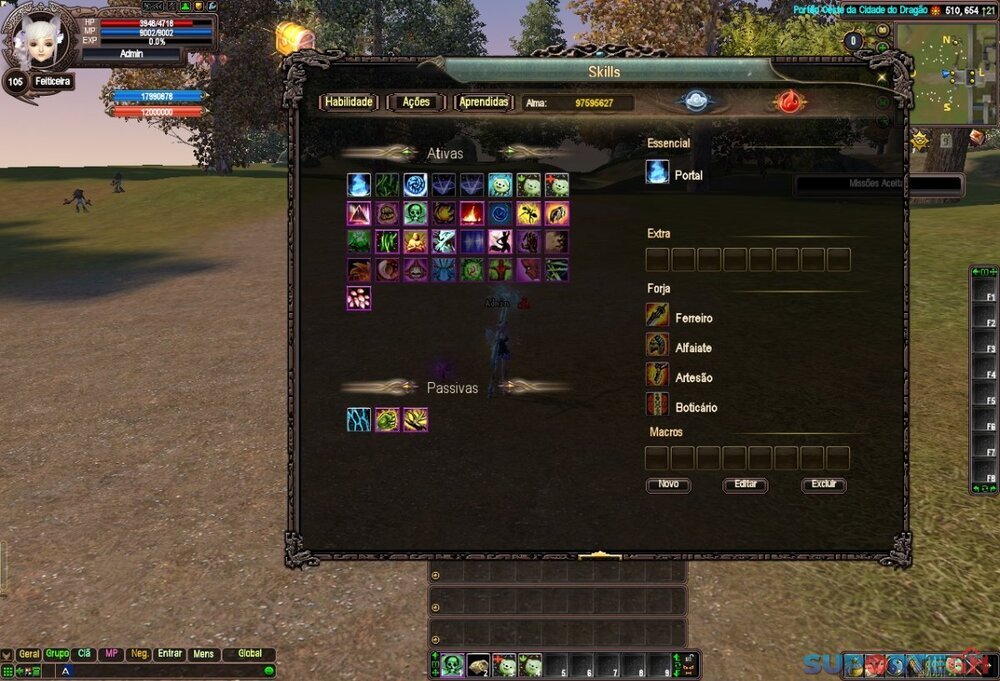Image resolution: width=1000 pixels, height=681 pixels.
Task: Select the Geral chat channel tab
Action: tap(29, 654)
